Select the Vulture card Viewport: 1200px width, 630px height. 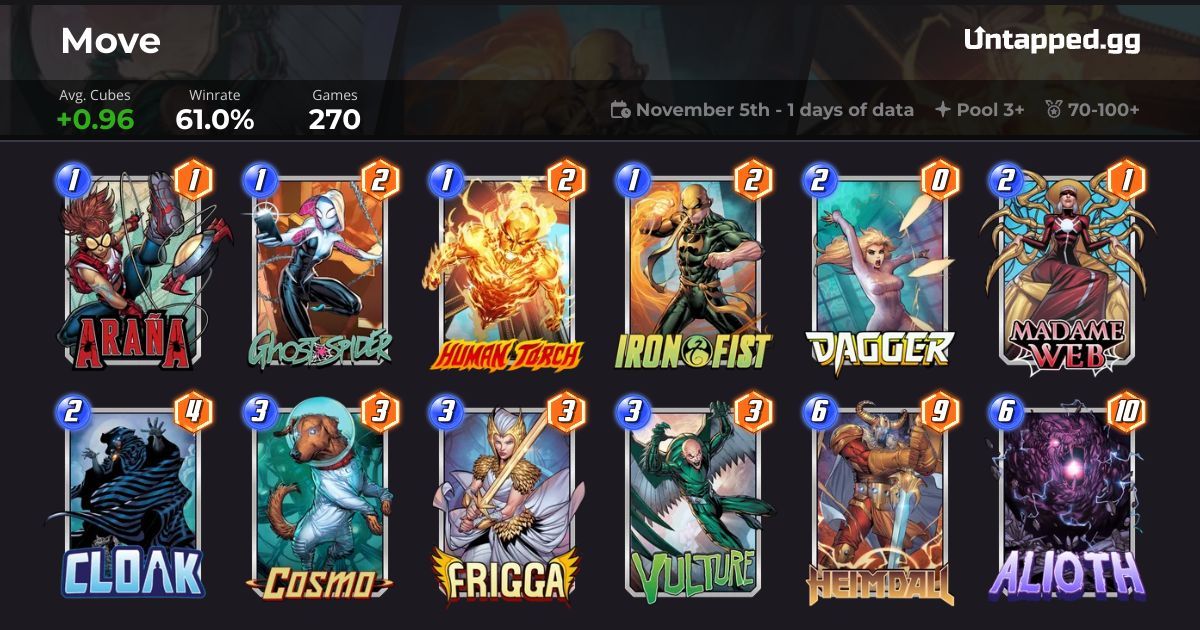(692, 500)
